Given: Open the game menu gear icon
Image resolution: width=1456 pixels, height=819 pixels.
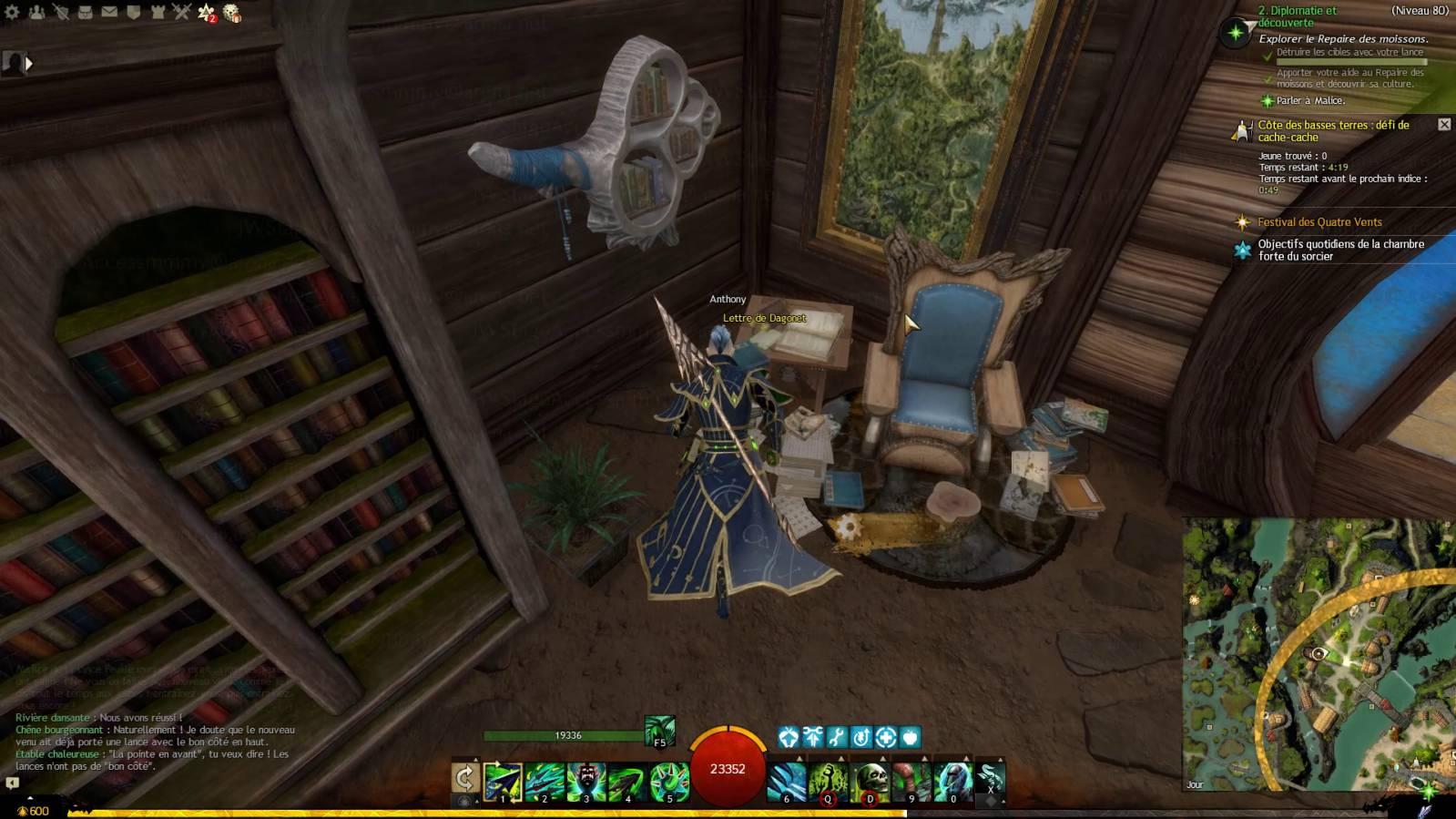Looking at the screenshot, I should pyautogui.click(x=12, y=13).
